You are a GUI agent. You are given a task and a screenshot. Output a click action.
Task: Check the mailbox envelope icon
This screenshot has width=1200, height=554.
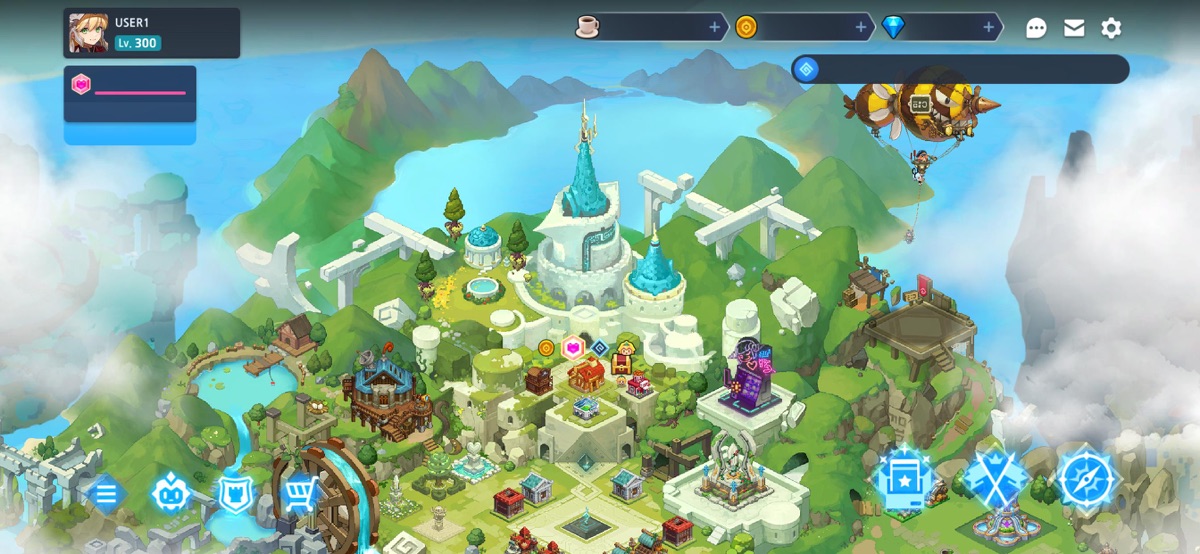(x=1074, y=28)
